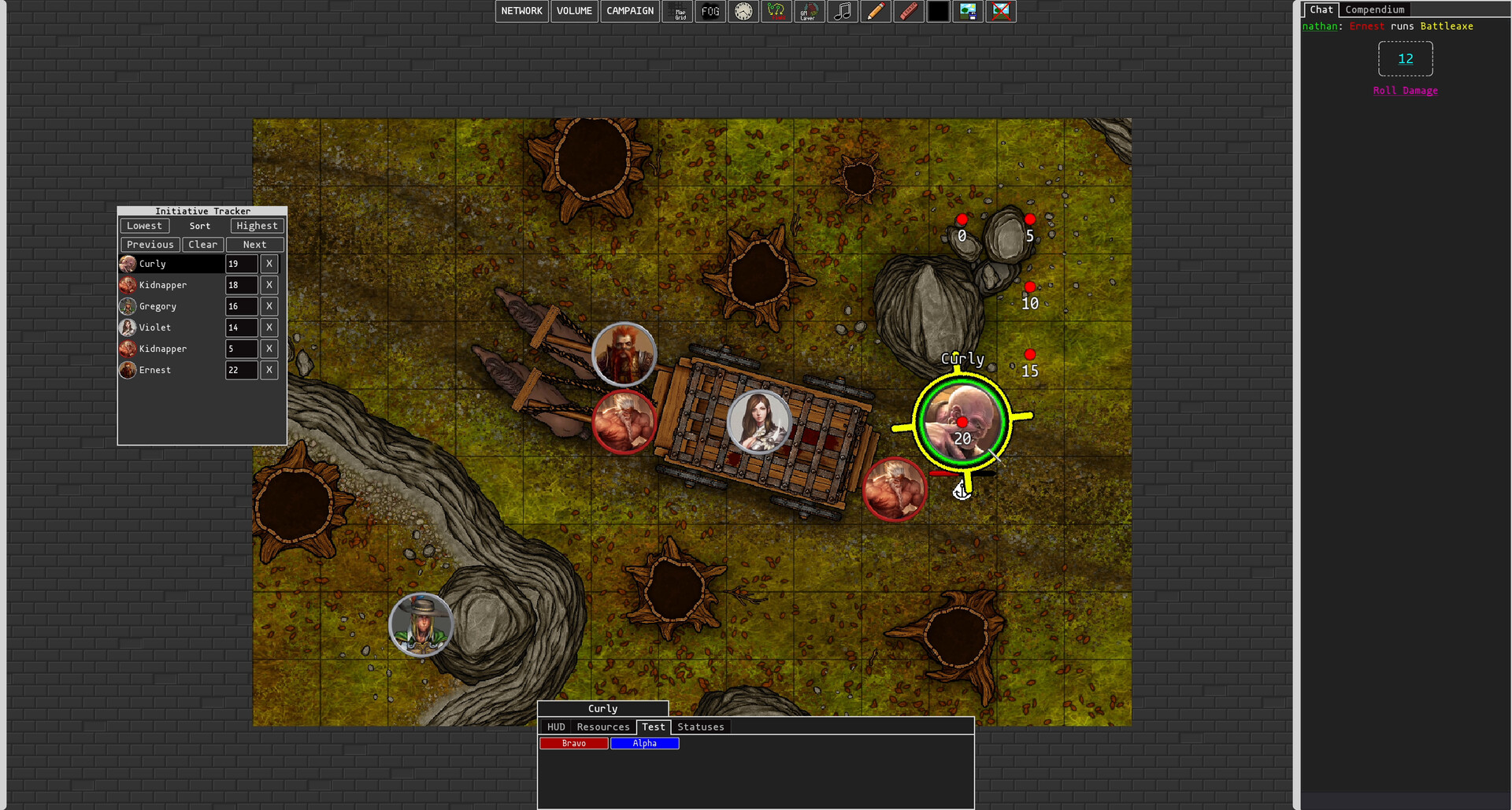Image resolution: width=1512 pixels, height=810 pixels.
Task: Toggle sort by Lowest initiative
Action: click(144, 226)
